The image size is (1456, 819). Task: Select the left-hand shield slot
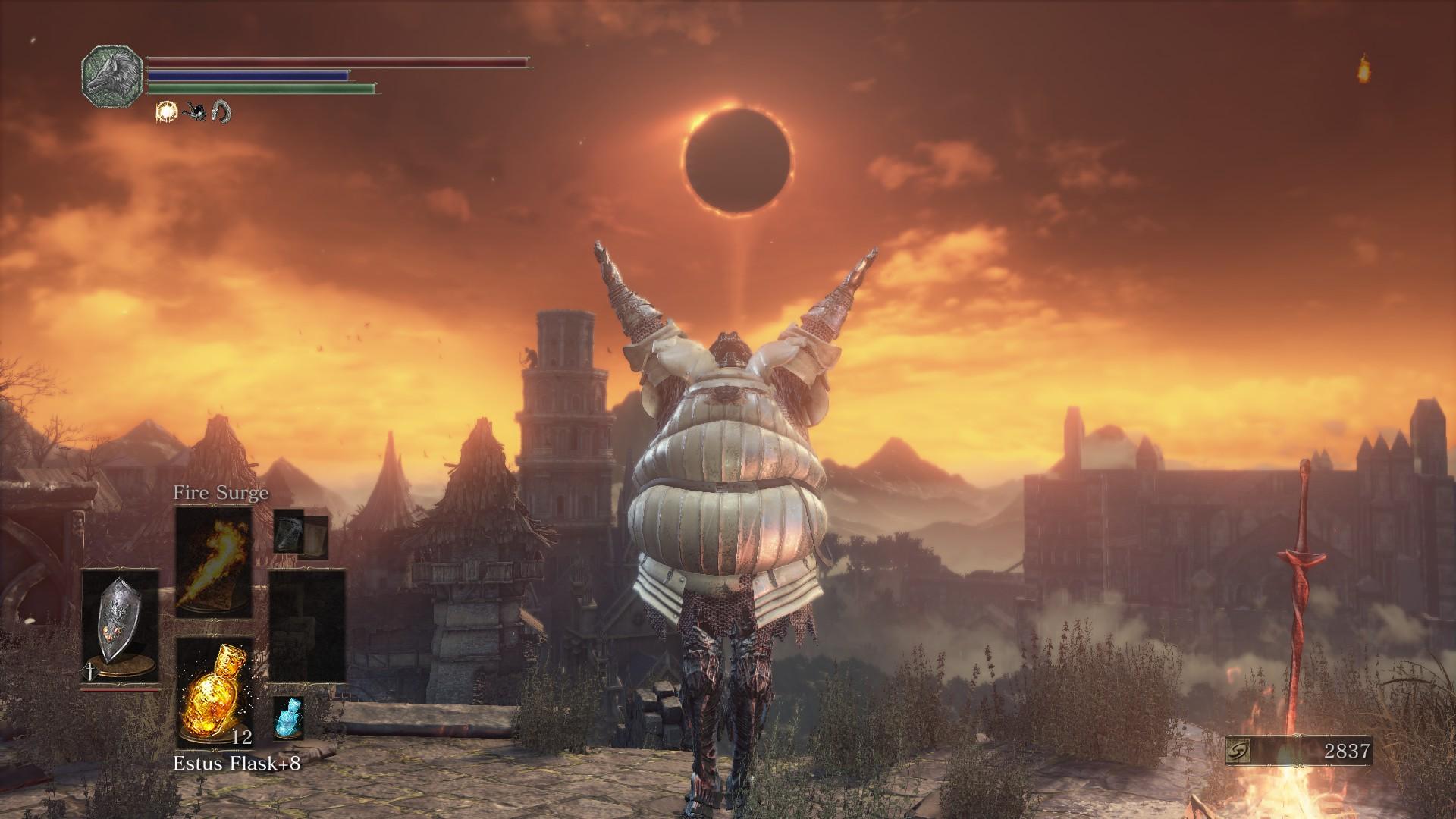pyautogui.click(x=121, y=626)
